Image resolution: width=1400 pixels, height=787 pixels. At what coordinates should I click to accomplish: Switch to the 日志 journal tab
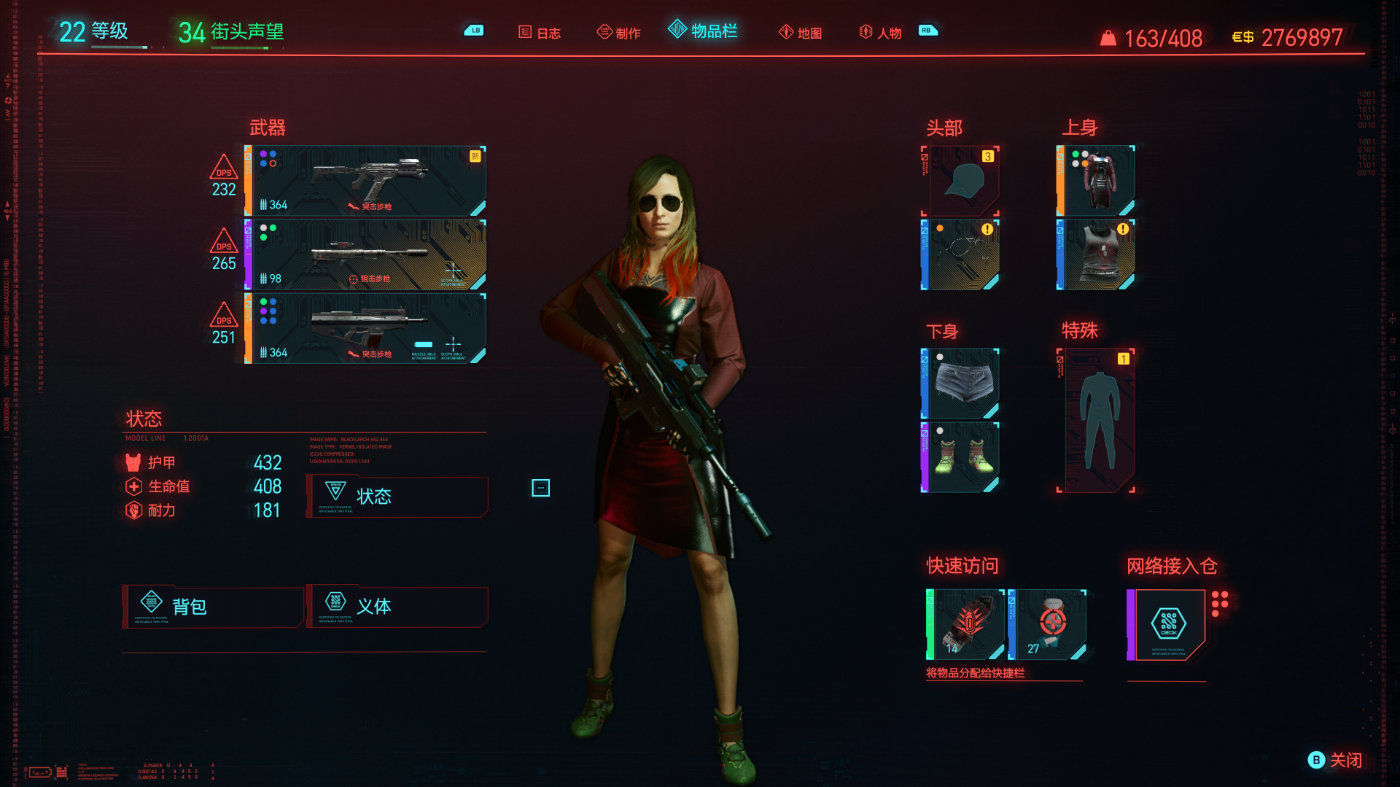(x=540, y=33)
